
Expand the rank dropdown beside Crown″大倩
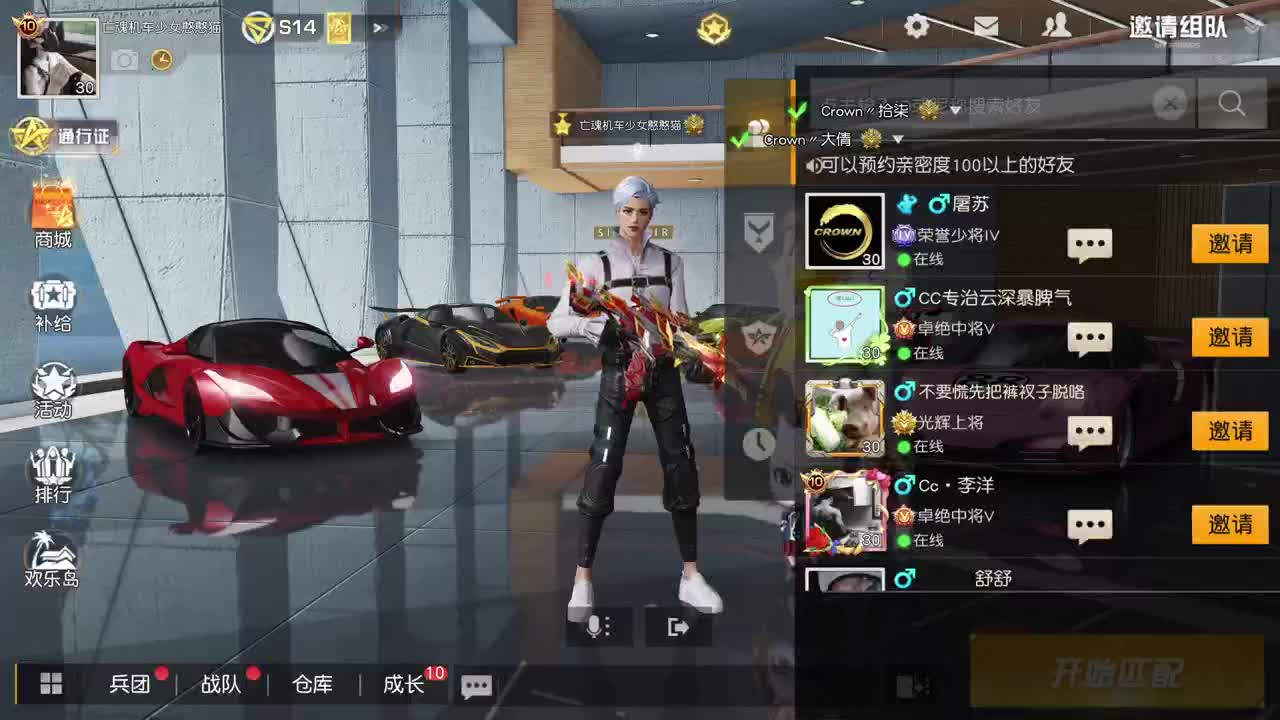[897, 141]
